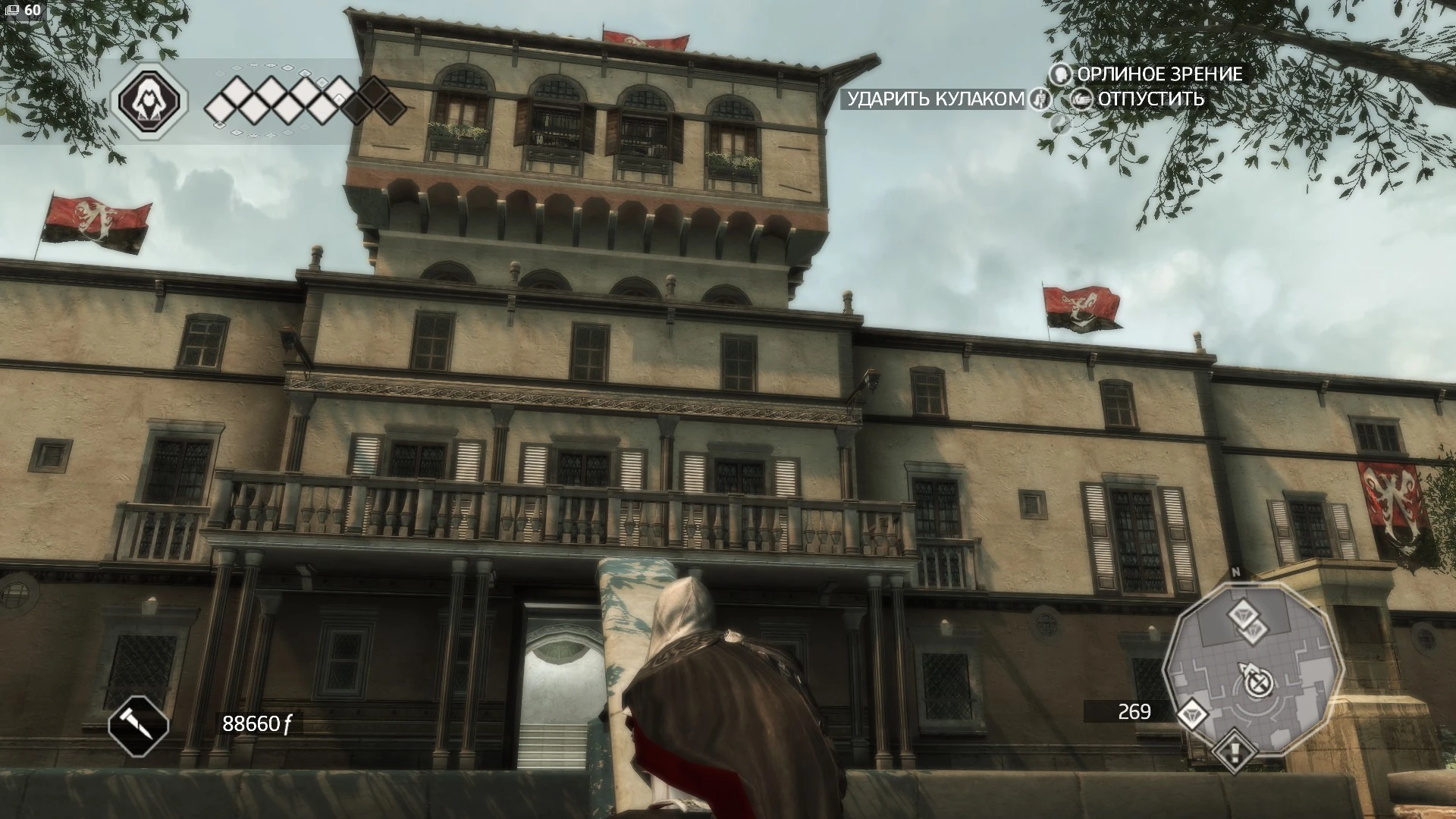Expand the synchronization health diamond row
Image resolution: width=1456 pixels, height=819 pixels.
[296, 105]
